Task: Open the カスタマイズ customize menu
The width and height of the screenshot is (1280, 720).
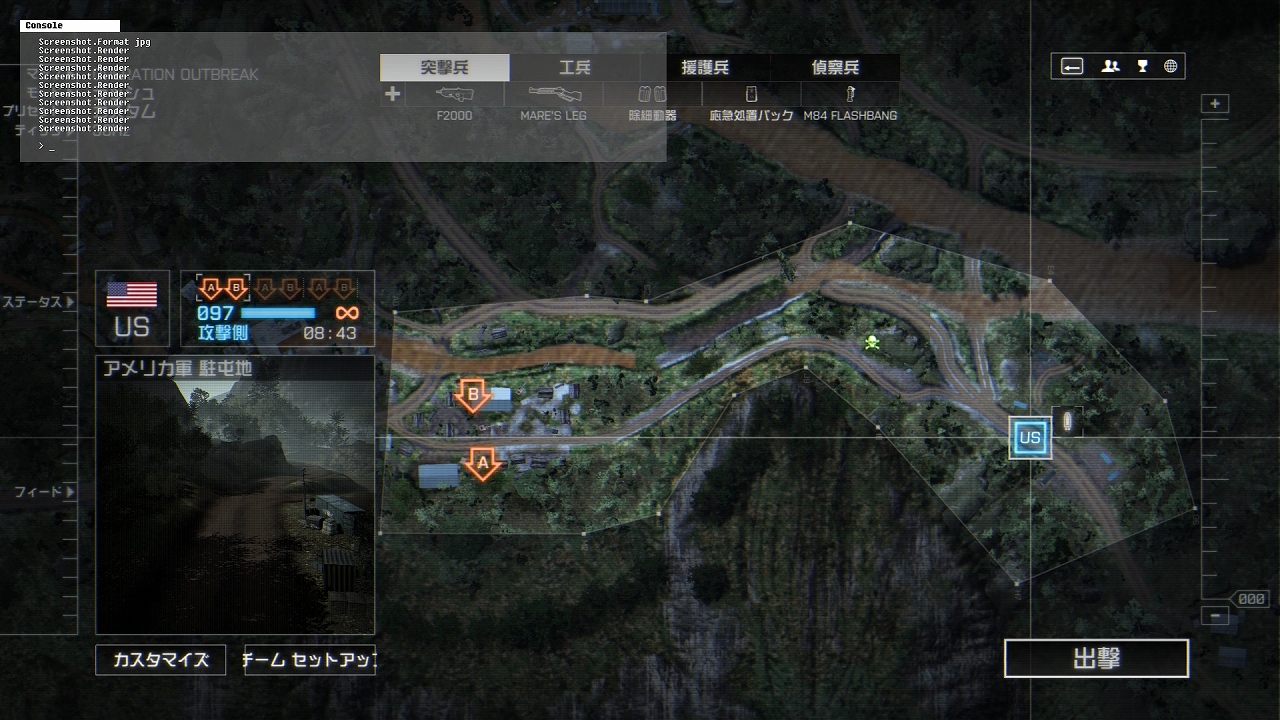Action: (161, 660)
